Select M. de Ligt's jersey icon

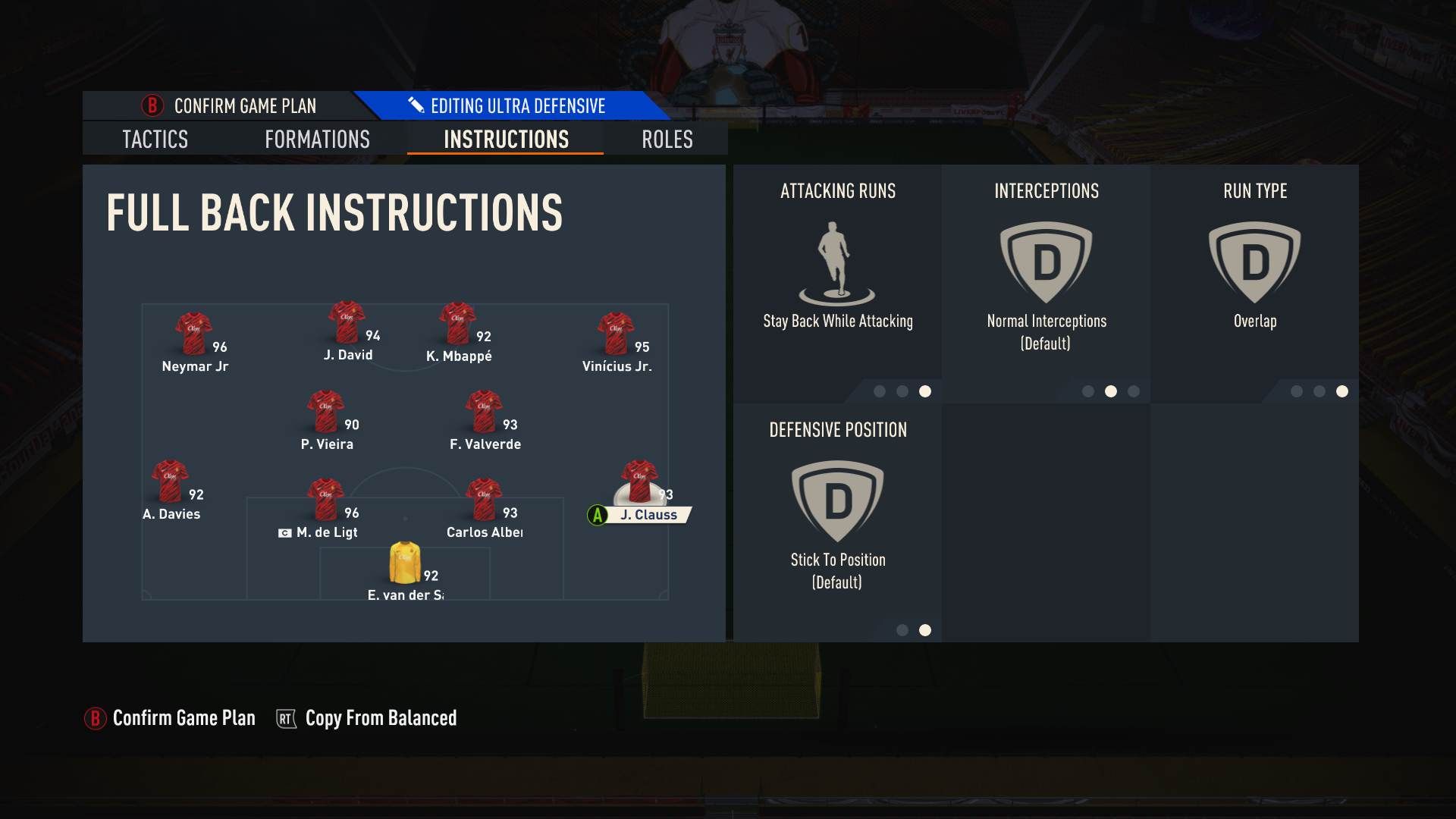pyautogui.click(x=325, y=497)
